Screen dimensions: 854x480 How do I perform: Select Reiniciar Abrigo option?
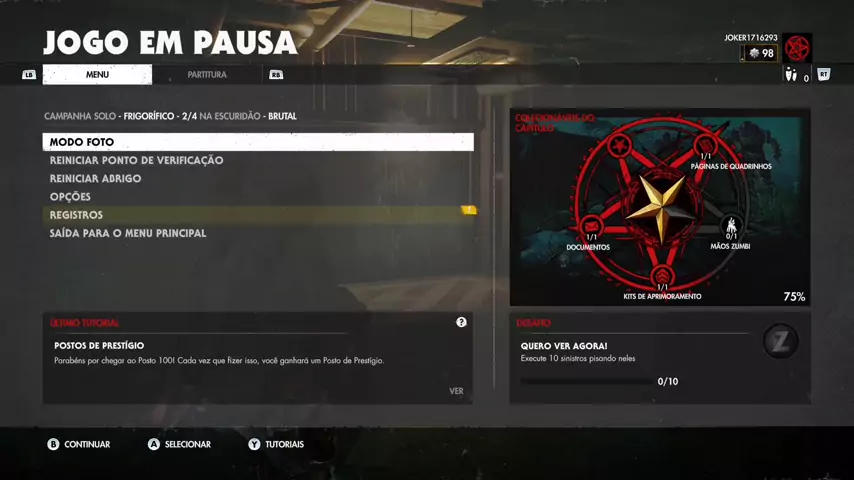click(x=96, y=179)
